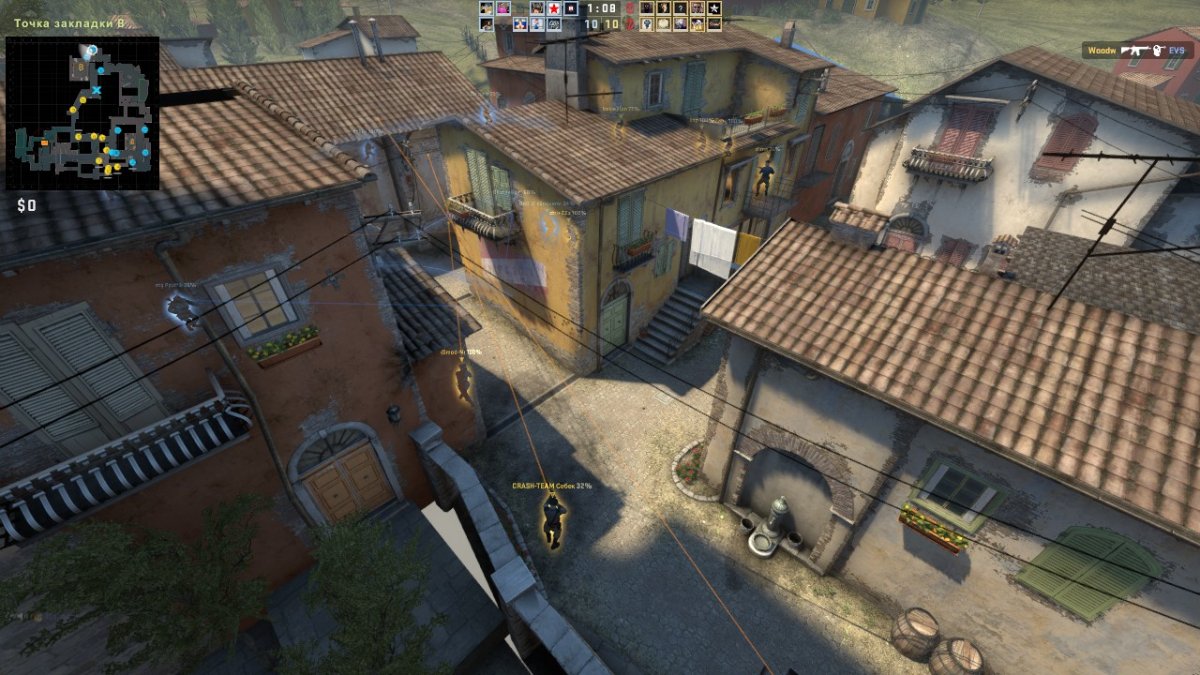Click the radar minimap
Screen dimensions: 1200x675
[x=82, y=113]
